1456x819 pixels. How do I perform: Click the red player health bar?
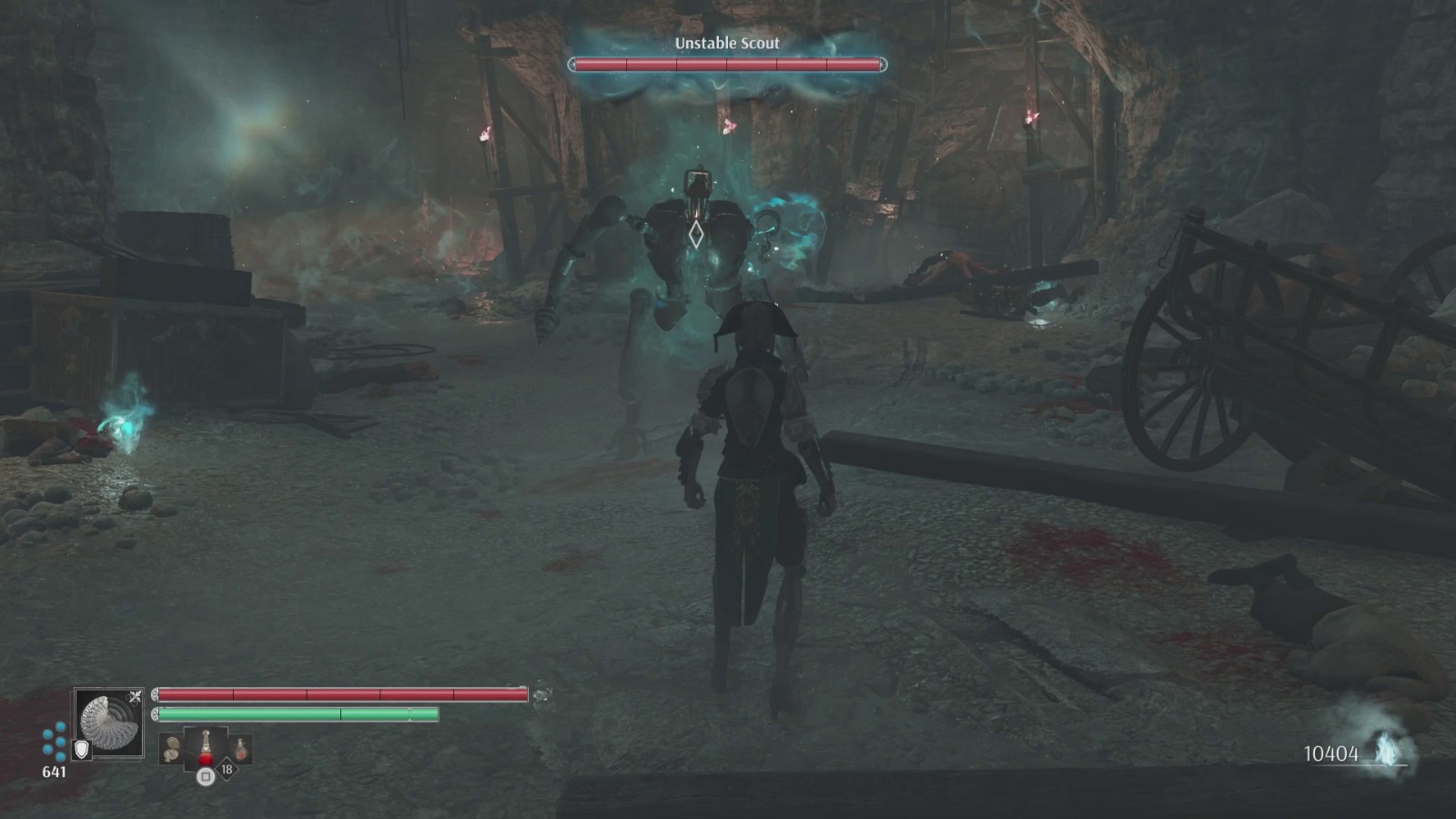tap(341, 693)
